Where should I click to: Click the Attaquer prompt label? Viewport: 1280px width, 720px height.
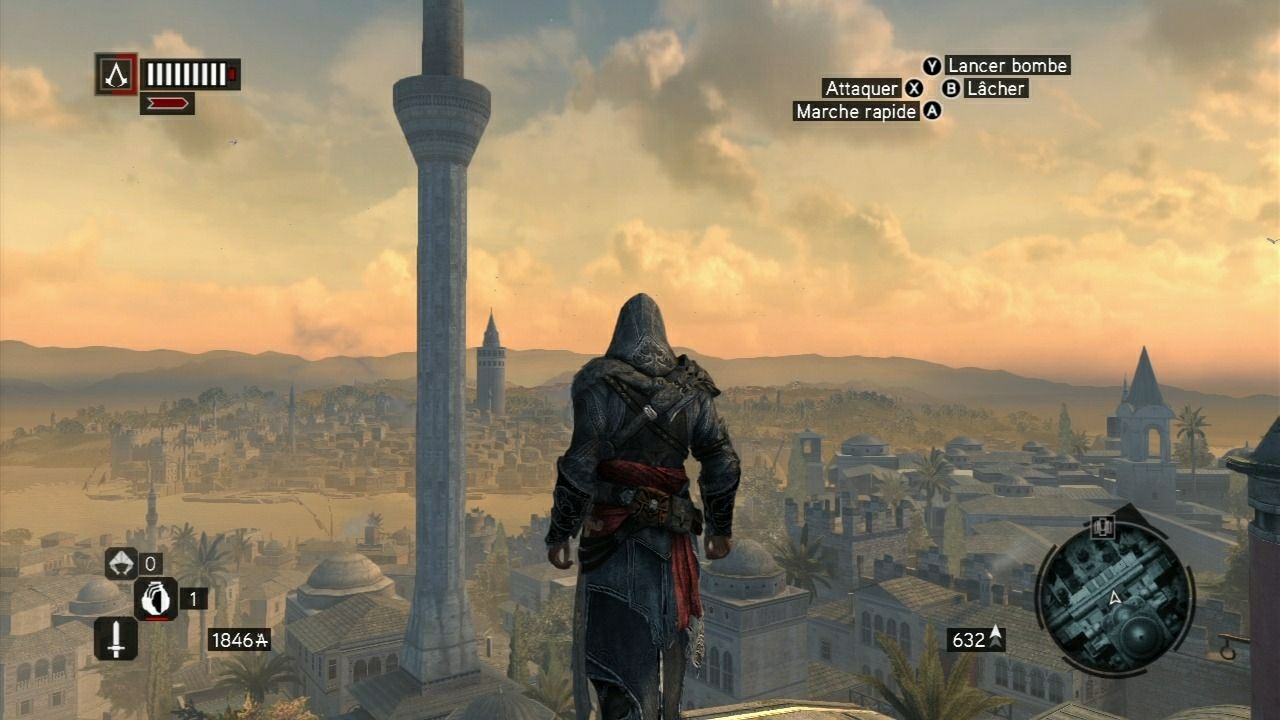[x=861, y=89]
